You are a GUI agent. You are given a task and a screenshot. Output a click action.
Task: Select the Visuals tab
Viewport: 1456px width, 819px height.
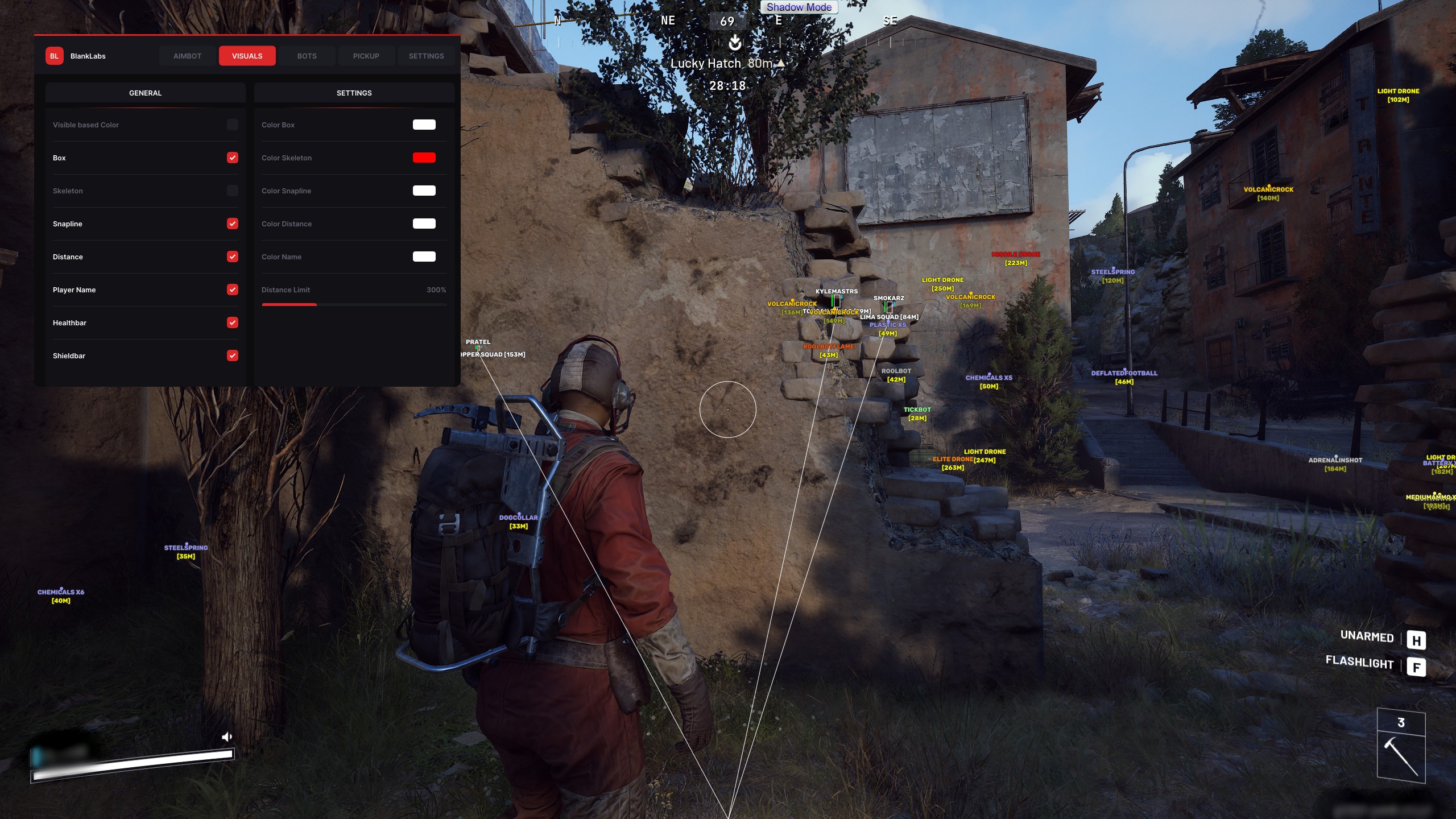[x=247, y=56]
